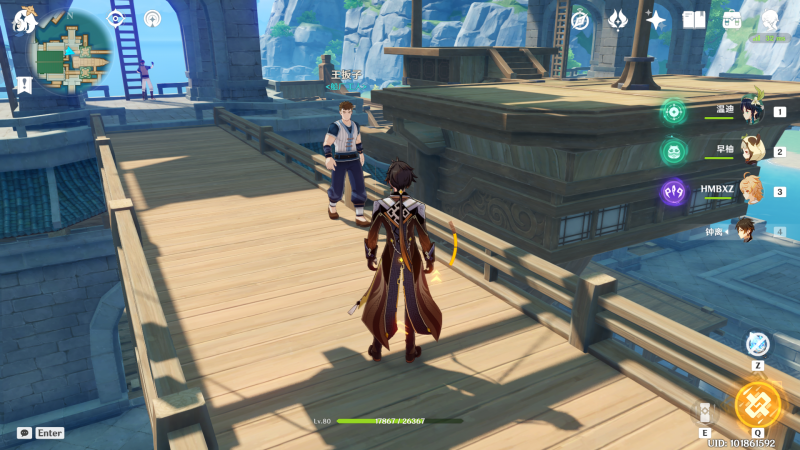Screen dimensions: 800x450
Task: Open the co-op mode icon
Action: (152, 18)
